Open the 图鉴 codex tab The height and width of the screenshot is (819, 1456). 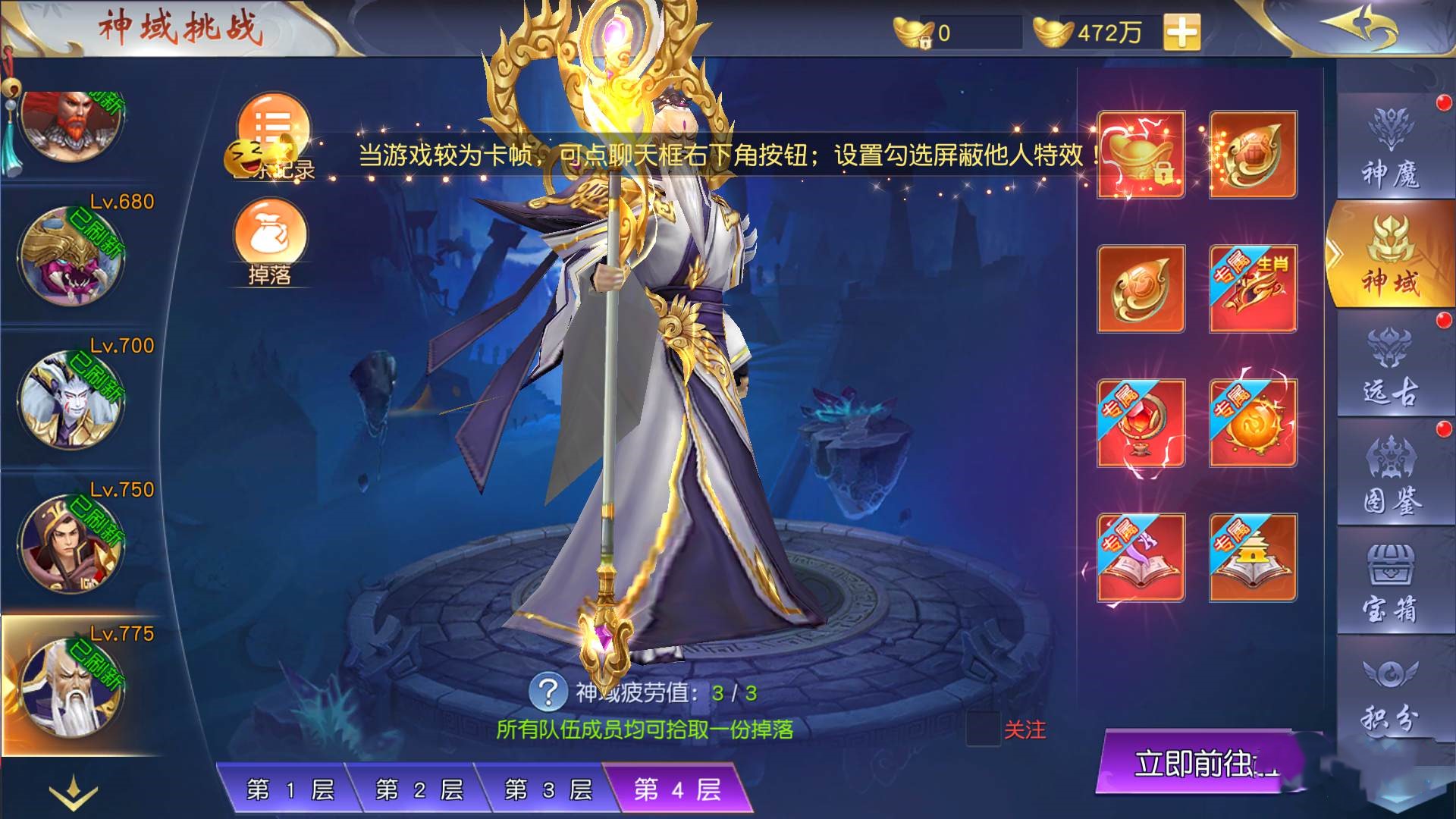click(x=1391, y=475)
